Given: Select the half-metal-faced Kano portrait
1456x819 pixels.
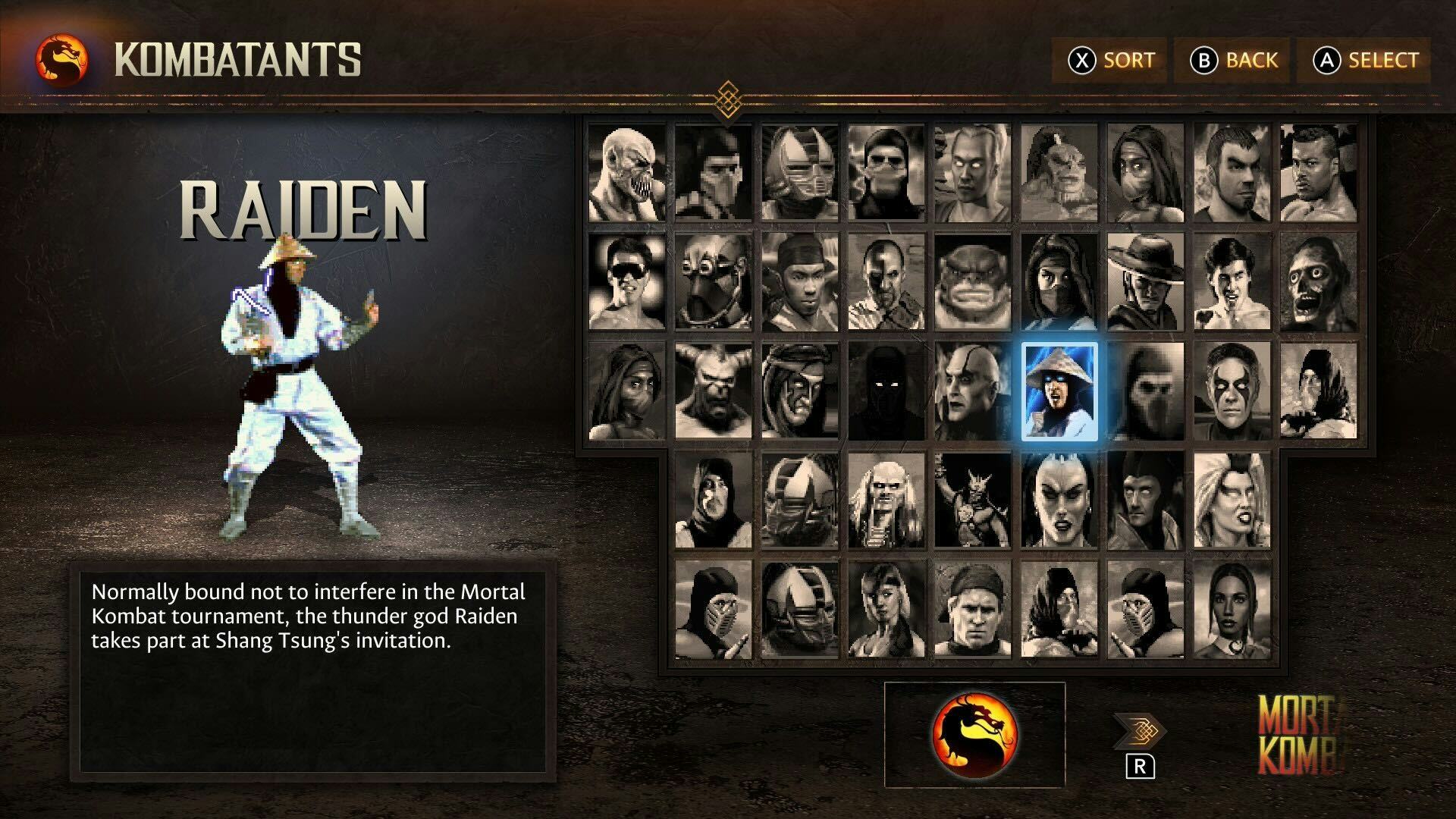Looking at the screenshot, I should tap(886, 282).
